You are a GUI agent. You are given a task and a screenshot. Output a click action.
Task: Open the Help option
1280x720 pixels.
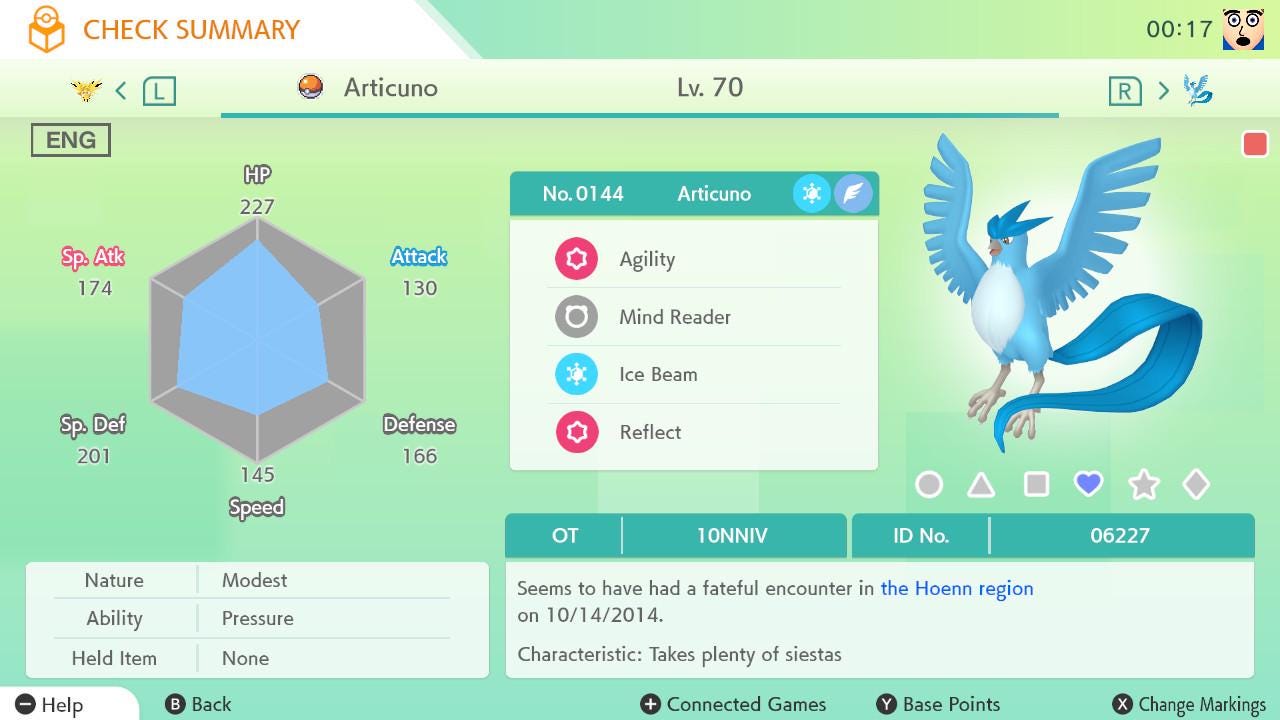(x=50, y=705)
